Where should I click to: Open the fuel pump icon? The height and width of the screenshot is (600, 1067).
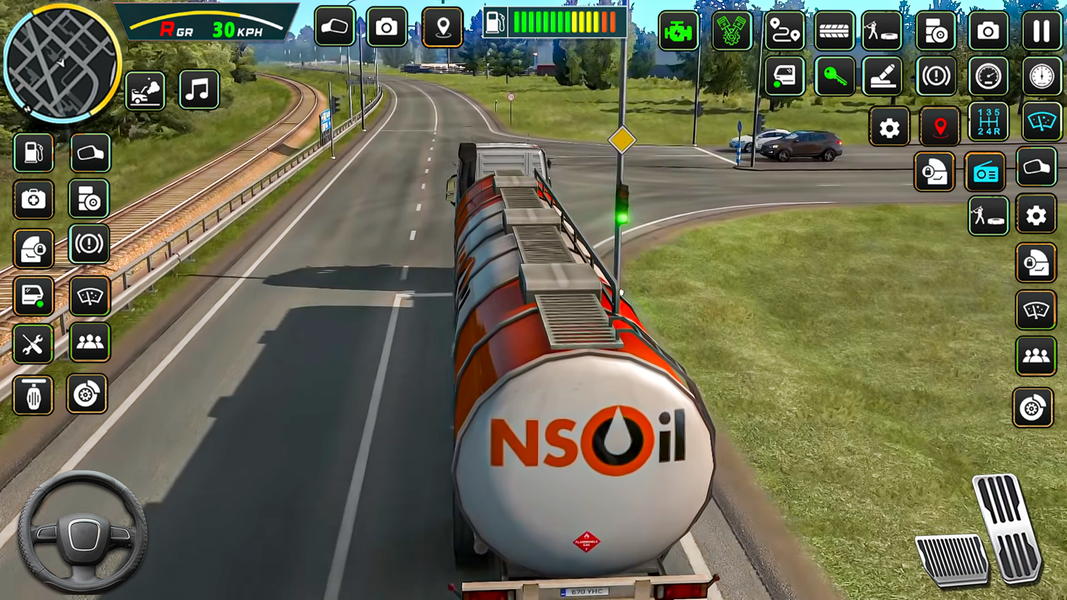tap(33, 153)
